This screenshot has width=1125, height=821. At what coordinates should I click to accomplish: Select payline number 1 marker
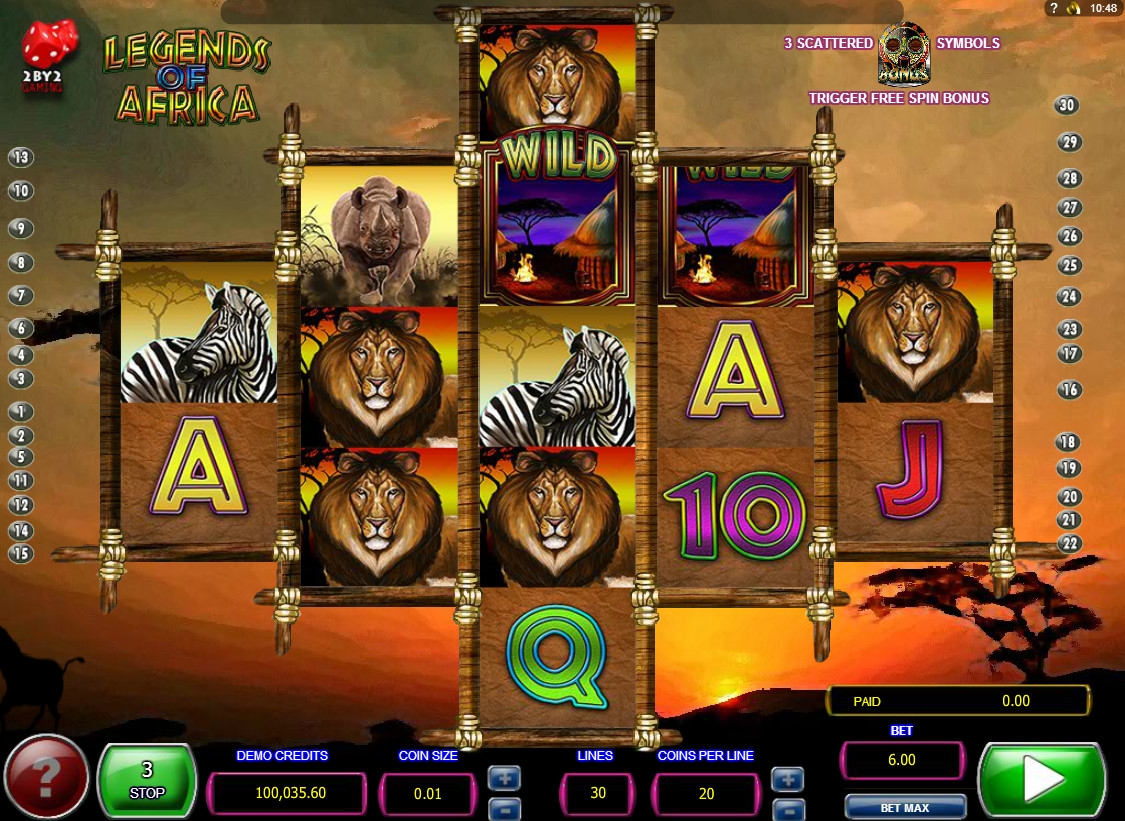point(21,411)
